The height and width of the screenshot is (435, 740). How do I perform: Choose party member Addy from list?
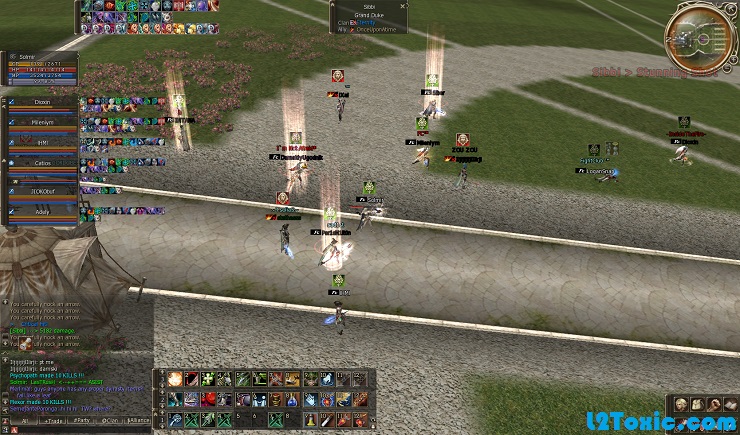pos(42,212)
